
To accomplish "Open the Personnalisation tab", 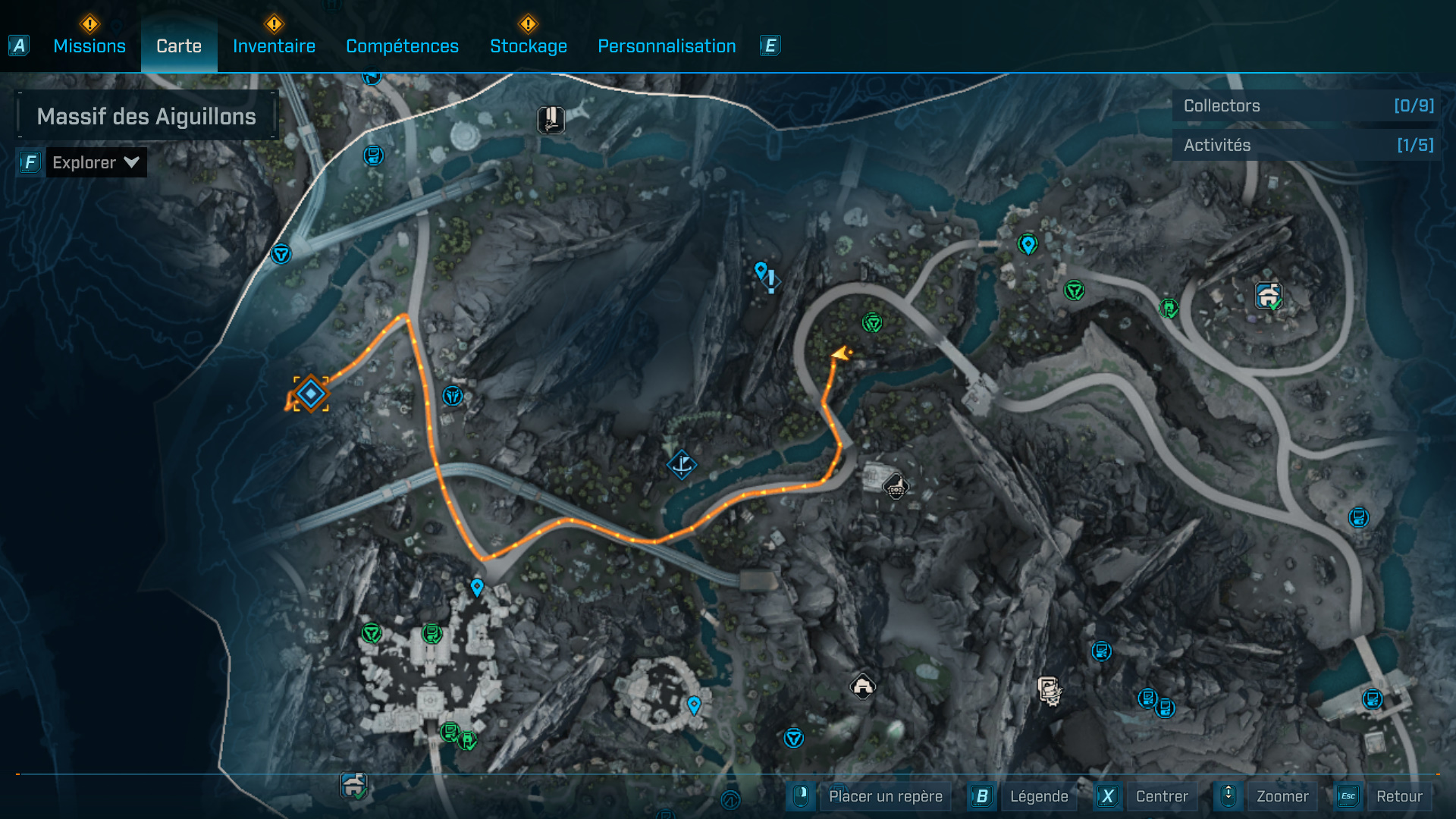I will tap(667, 46).
